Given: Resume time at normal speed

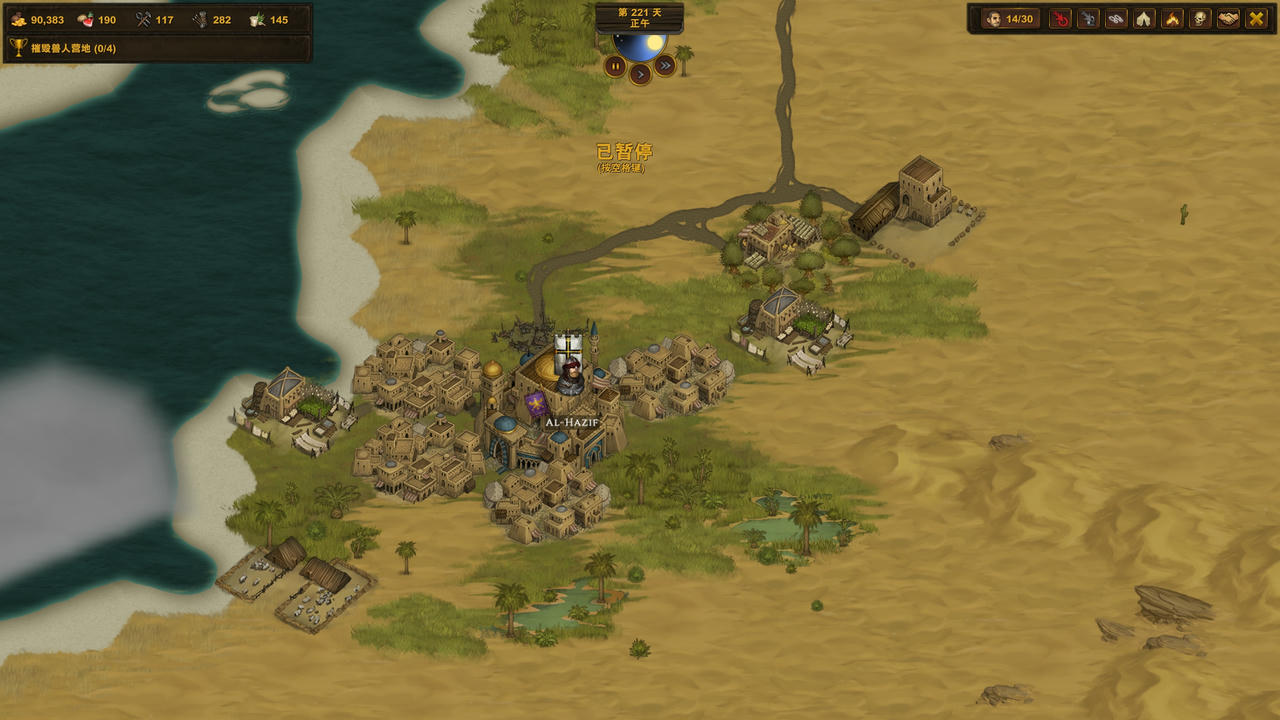Looking at the screenshot, I should tap(640, 73).
